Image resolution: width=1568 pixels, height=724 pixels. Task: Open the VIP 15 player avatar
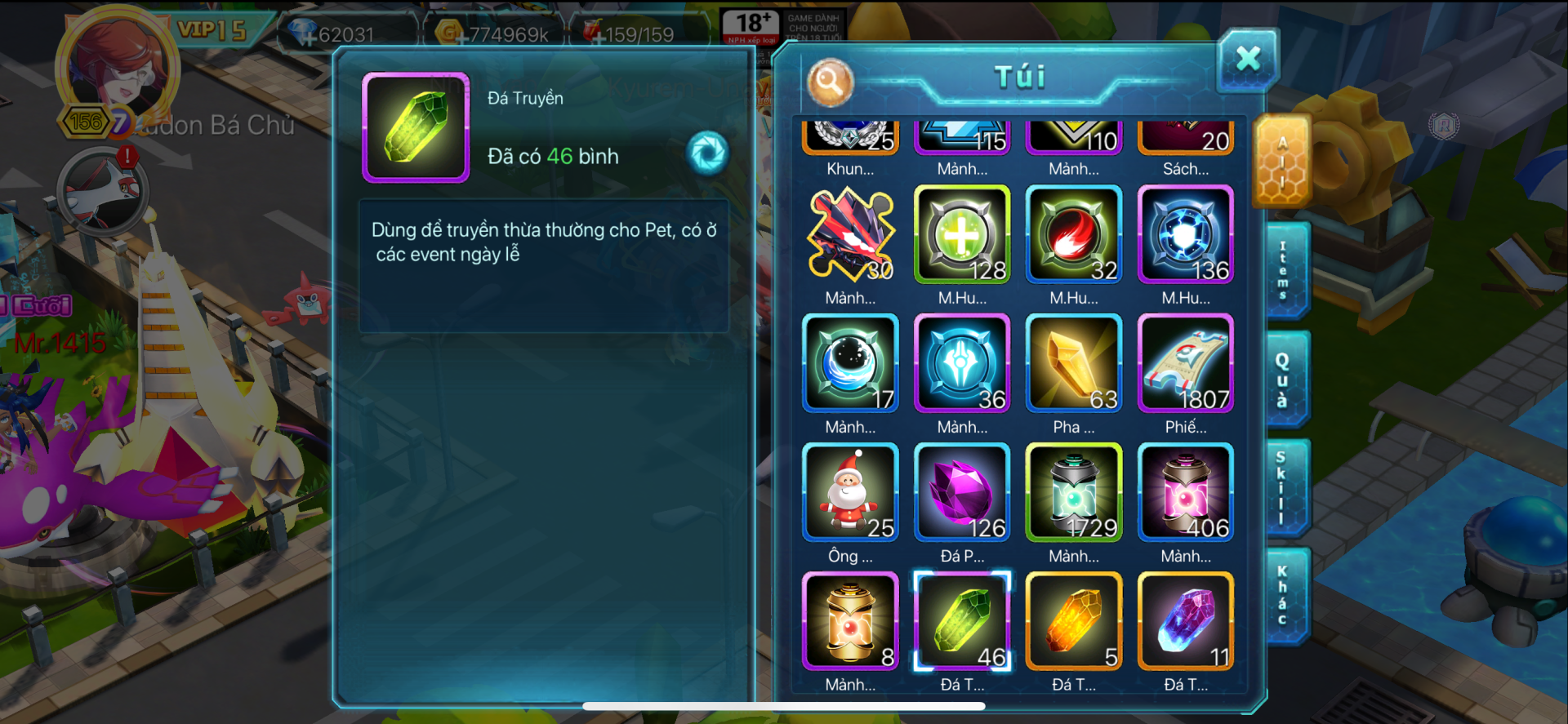[x=117, y=69]
